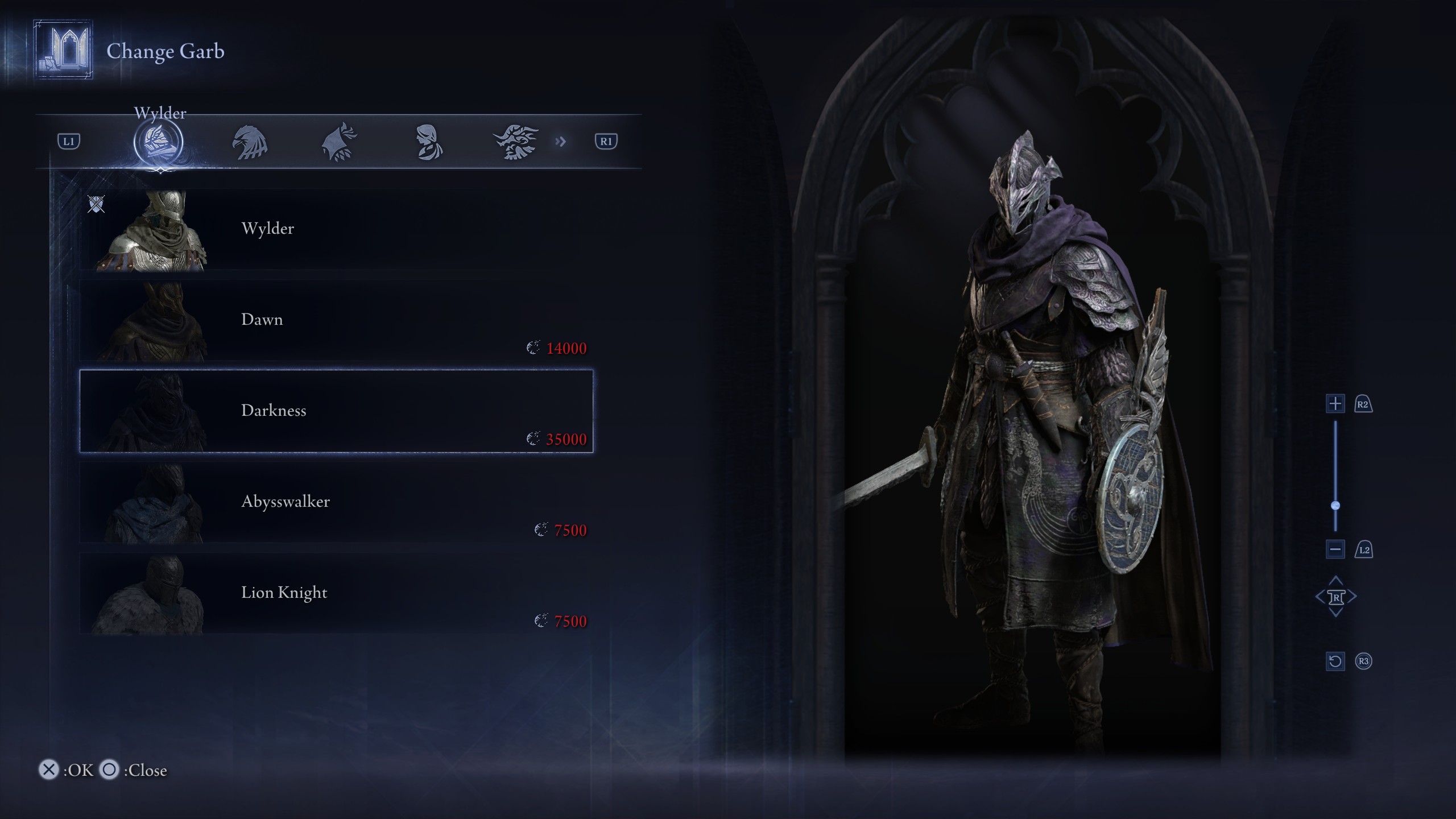Zoom out with the minus button
1456x819 pixels.
click(x=1335, y=549)
